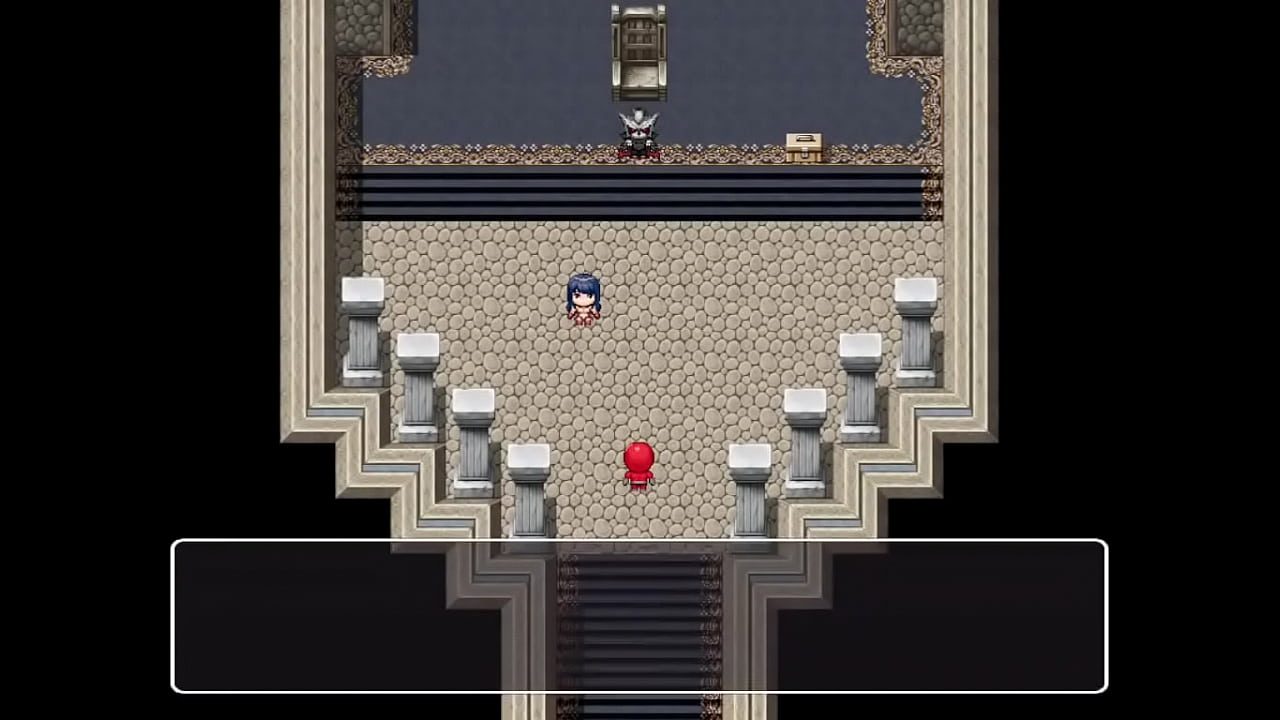Click the blue-haired heroine character sprite

[584, 298]
